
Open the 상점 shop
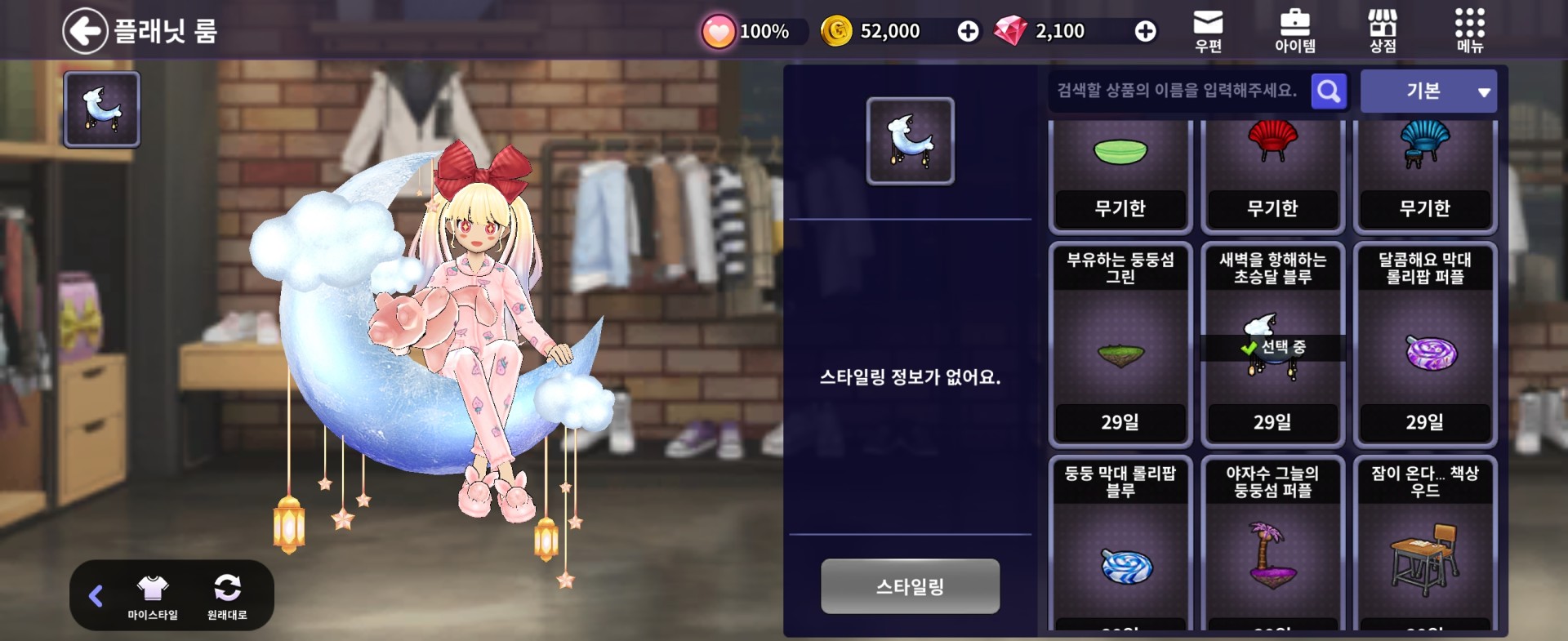1382,31
